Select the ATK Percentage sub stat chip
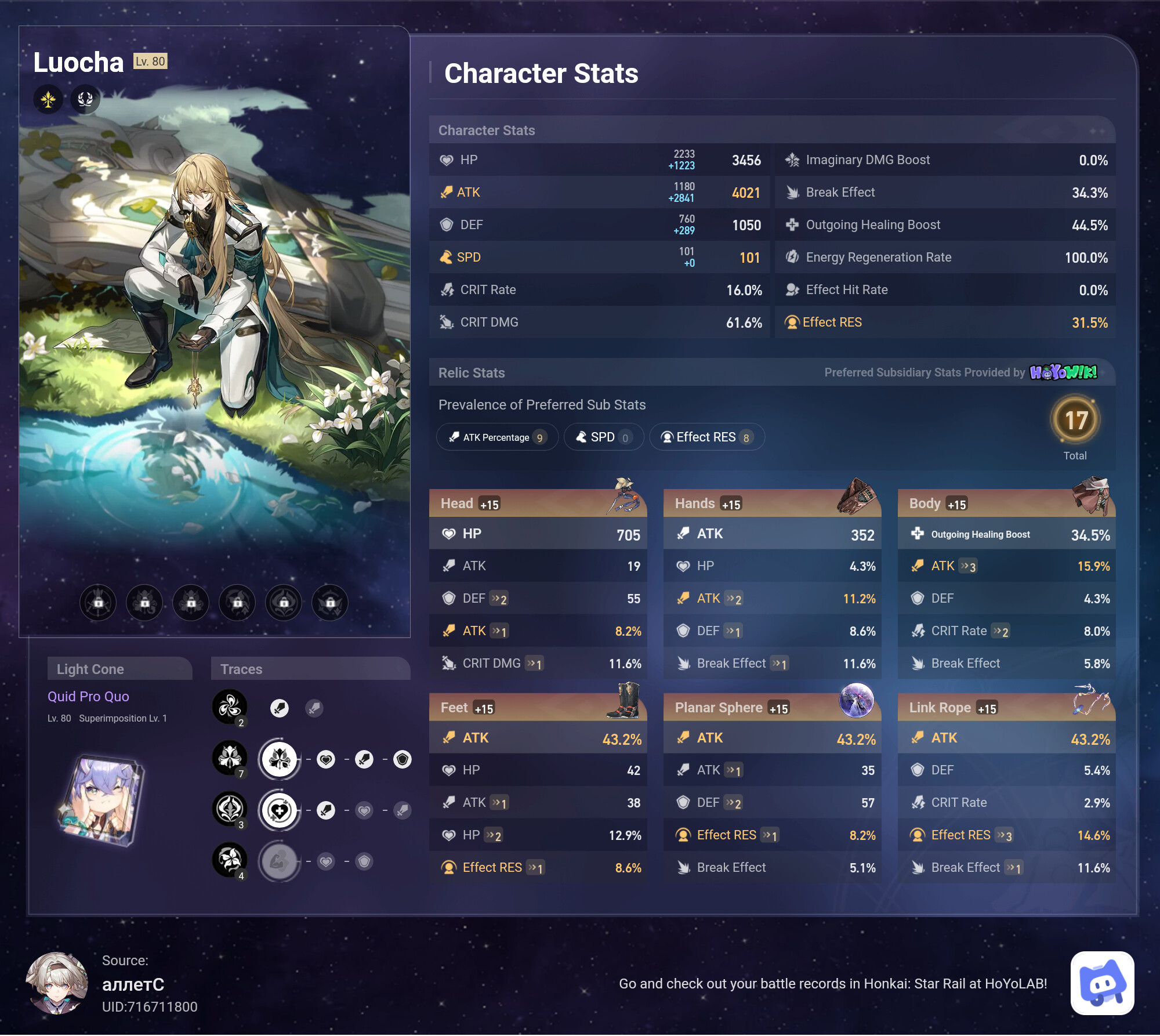The height and width of the screenshot is (1036, 1160). click(x=497, y=437)
